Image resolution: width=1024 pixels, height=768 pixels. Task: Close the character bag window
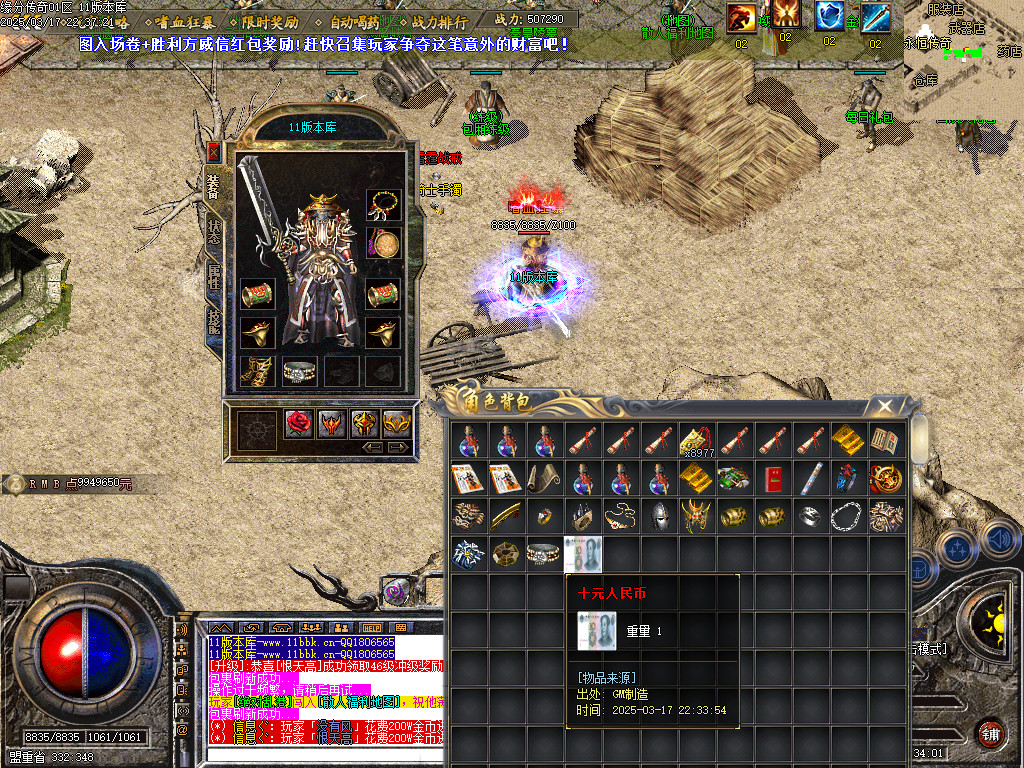tap(885, 407)
